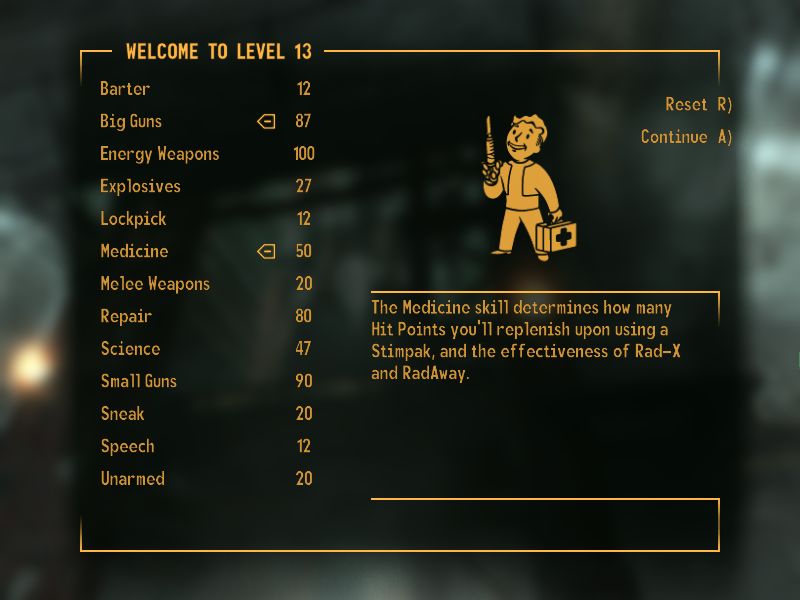This screenshot has height=600, width=800.
Task: Continue past the level-up skills screen
Action: tap(686, 137)
